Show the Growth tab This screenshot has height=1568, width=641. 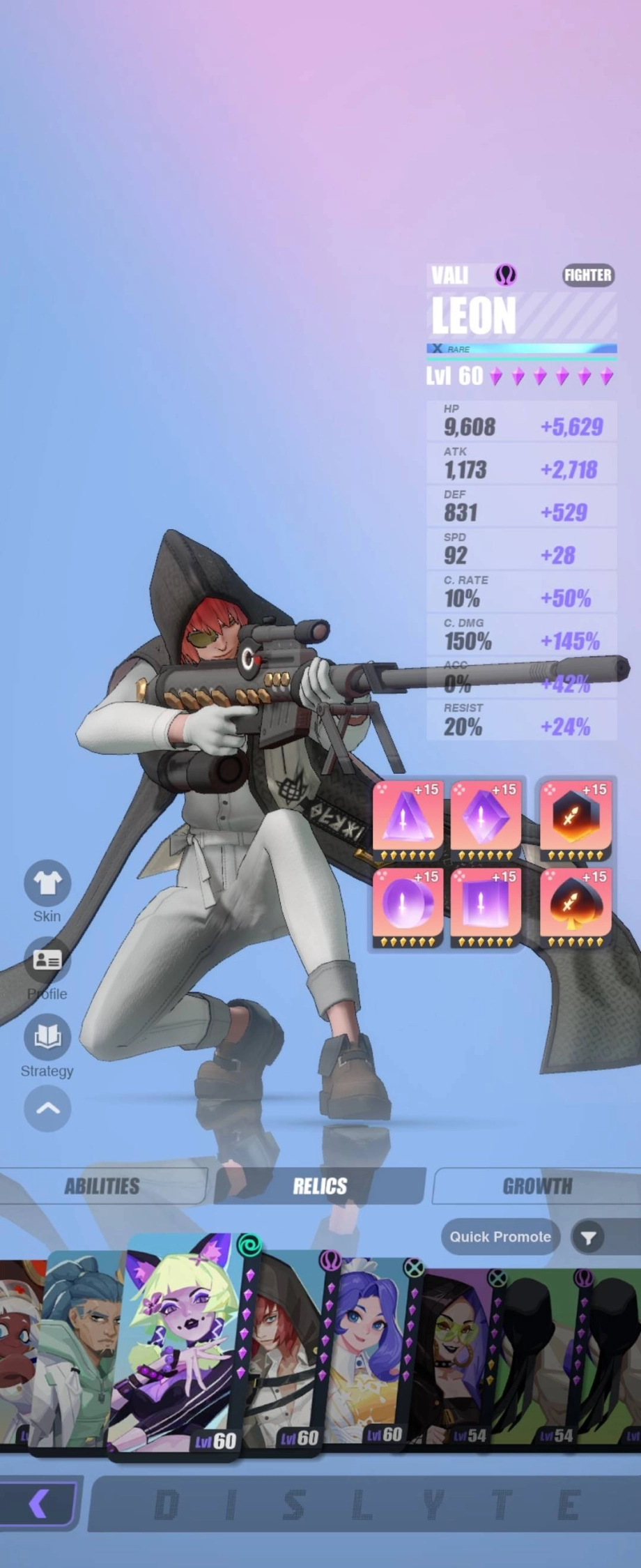tap(536, 1186)
